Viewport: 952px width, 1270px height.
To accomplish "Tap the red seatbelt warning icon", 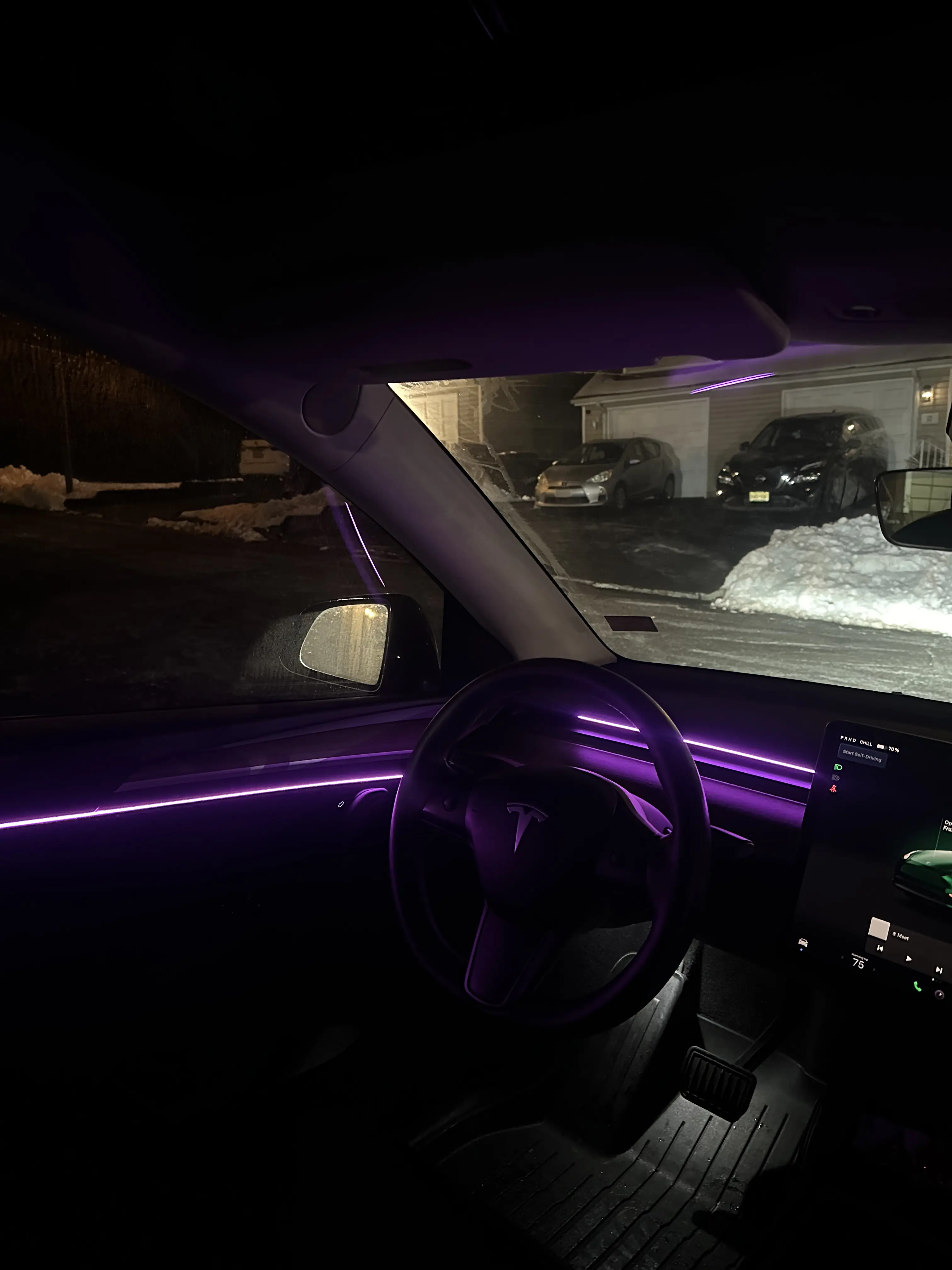I will click(x=834, y=789).
